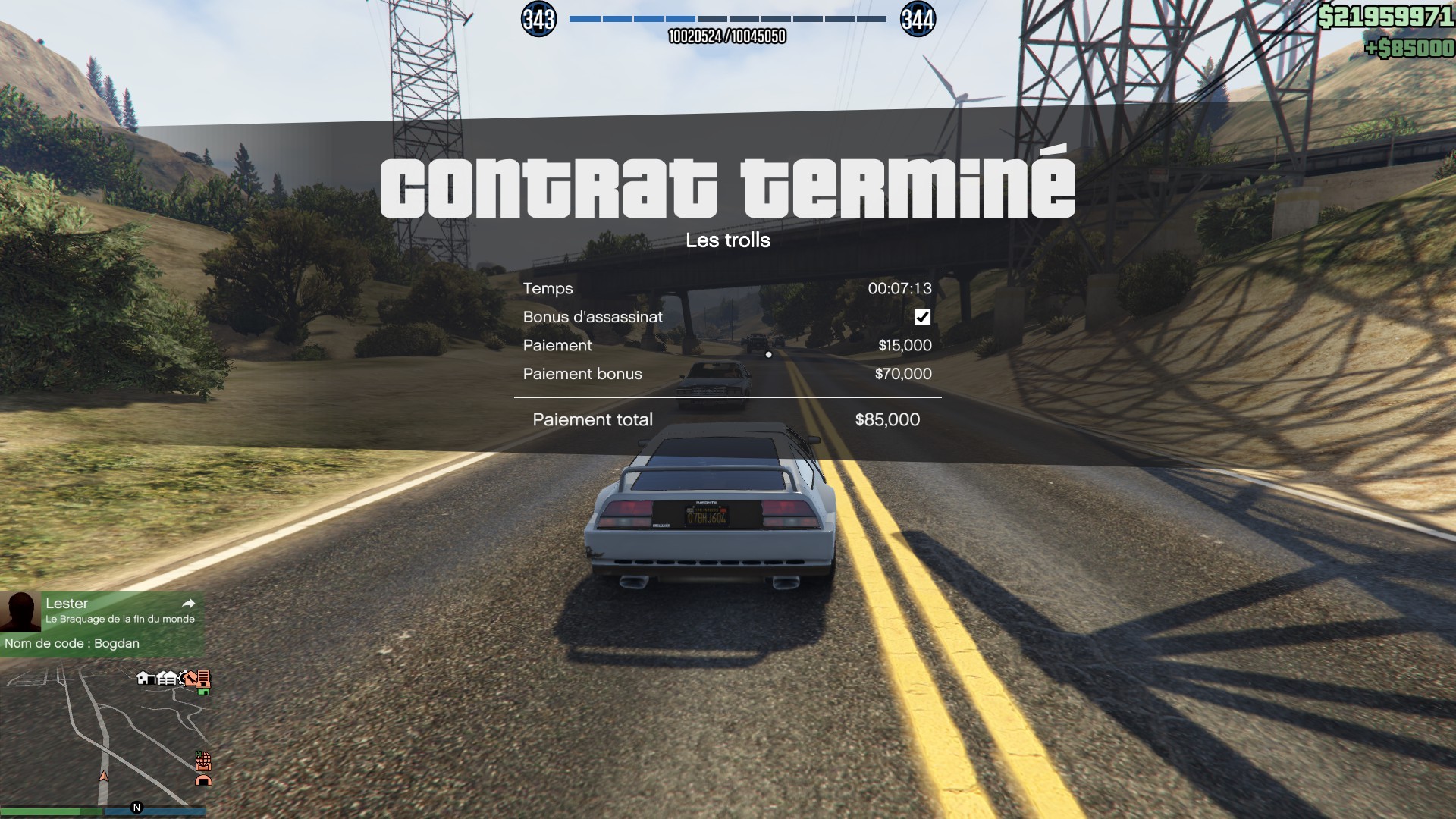Tick the Bonus d'assassinat checkbox

922,317
